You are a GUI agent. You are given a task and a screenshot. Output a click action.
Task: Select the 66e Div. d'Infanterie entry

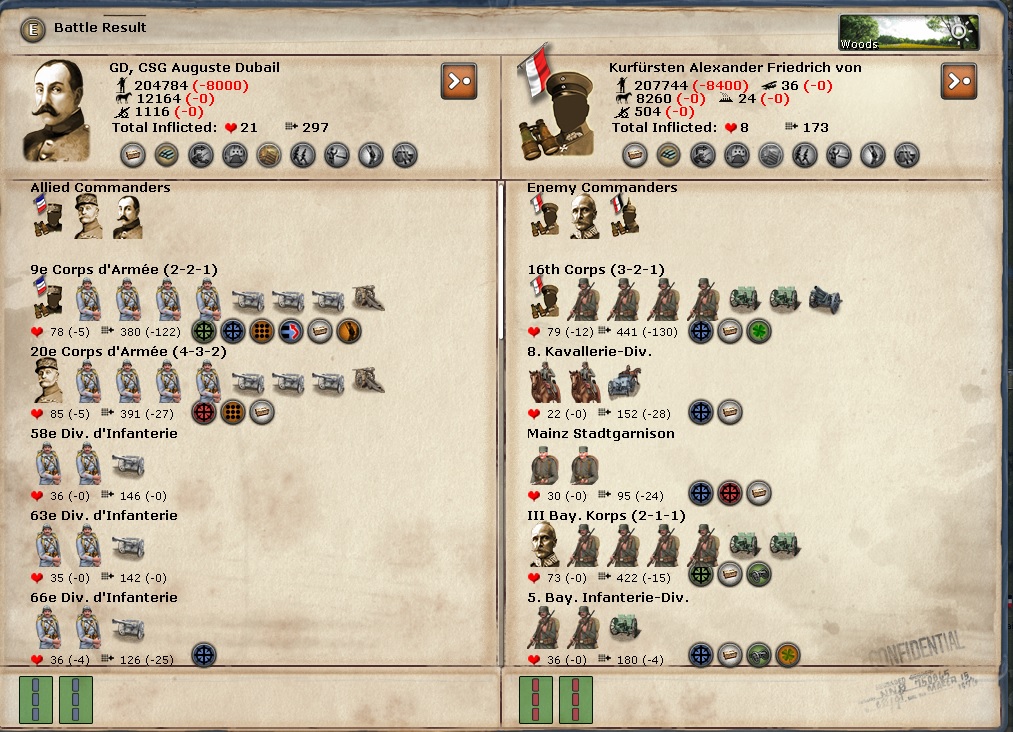click(x=104, y=598)
